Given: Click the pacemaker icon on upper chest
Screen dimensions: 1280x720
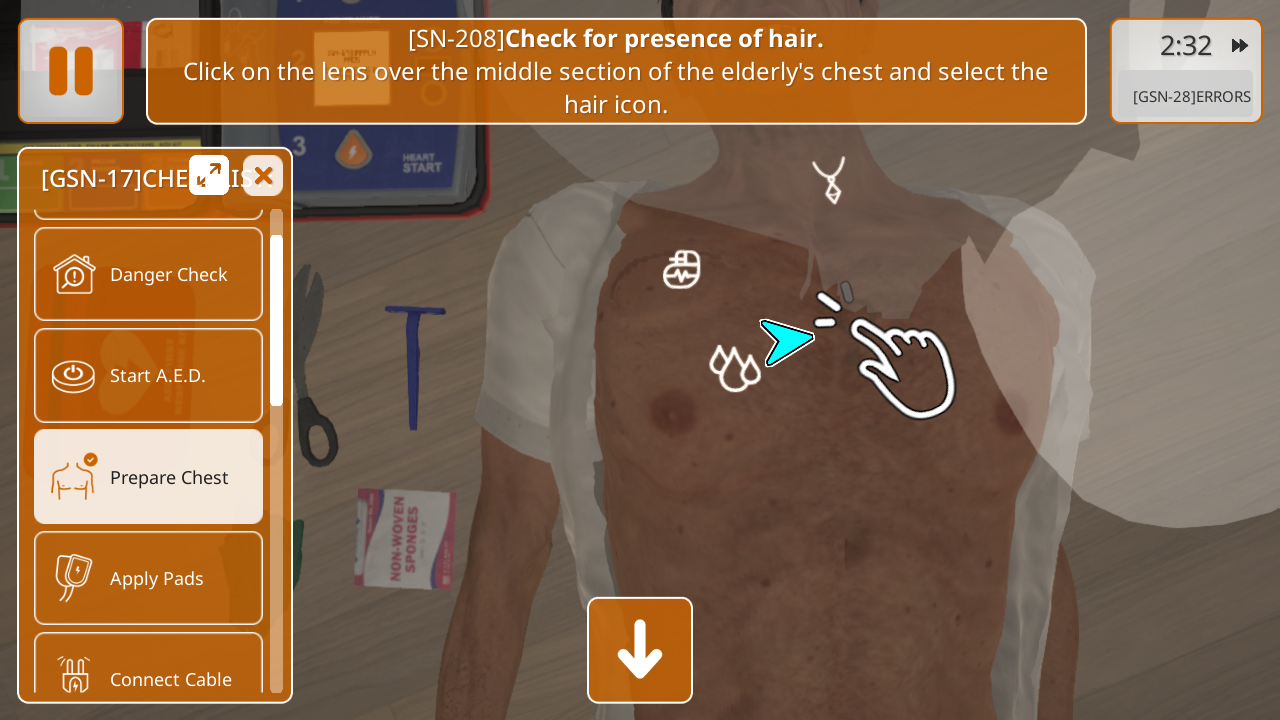Looking at the screenshot, I should tap(682, 270).
